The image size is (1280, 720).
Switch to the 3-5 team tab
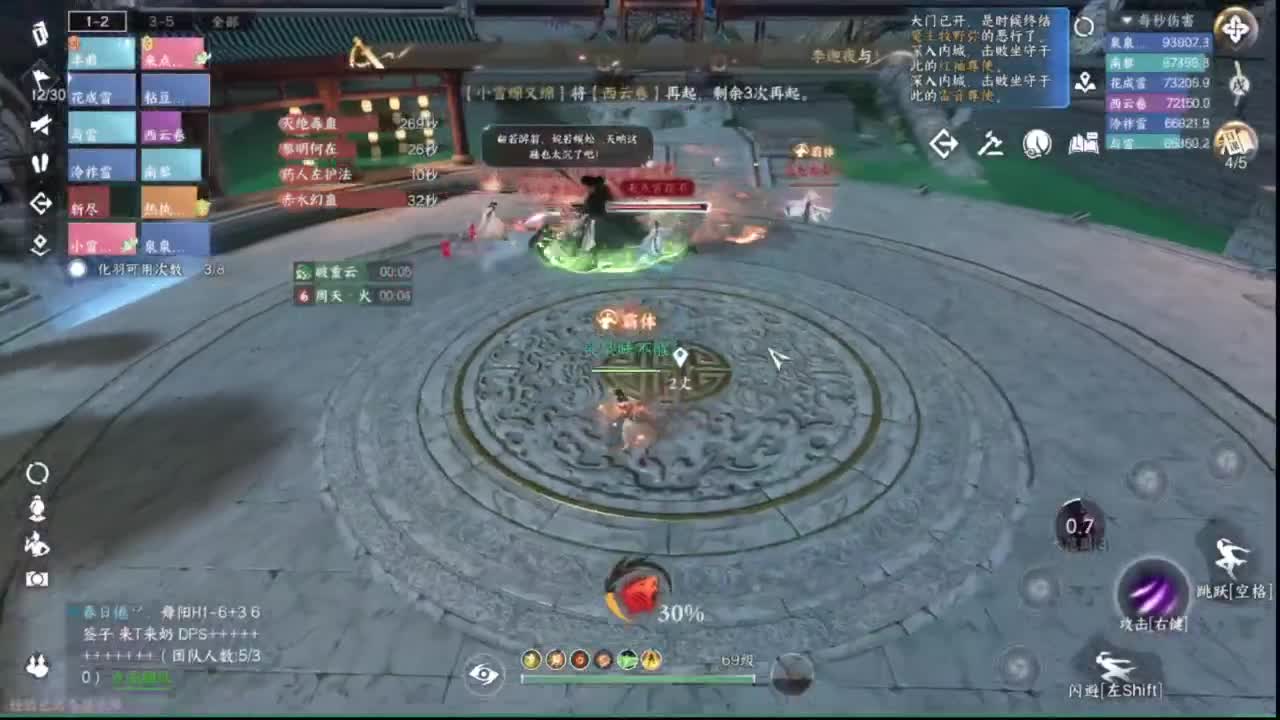[x=162, y=20]
